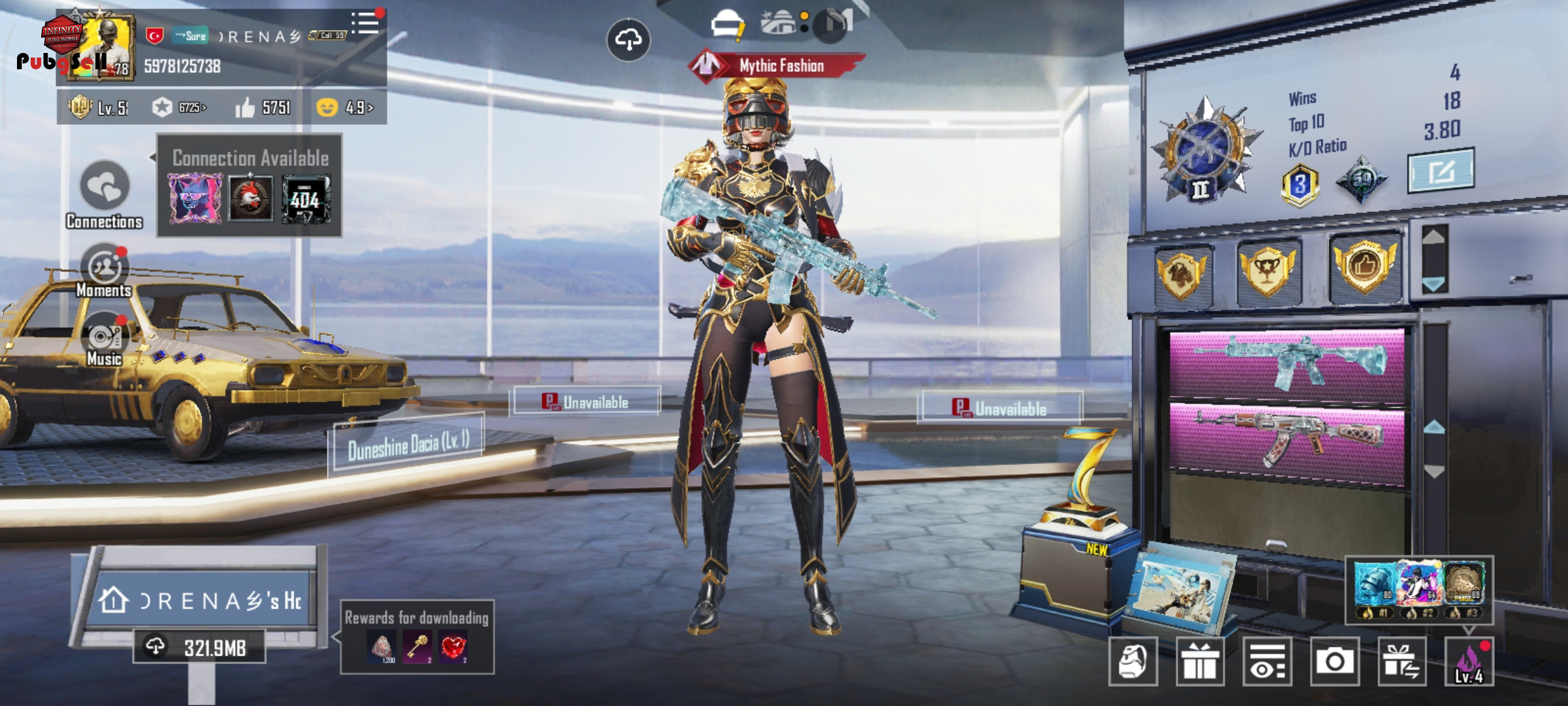Open the camera photo mode
1568x706 pixels.
1334,662
